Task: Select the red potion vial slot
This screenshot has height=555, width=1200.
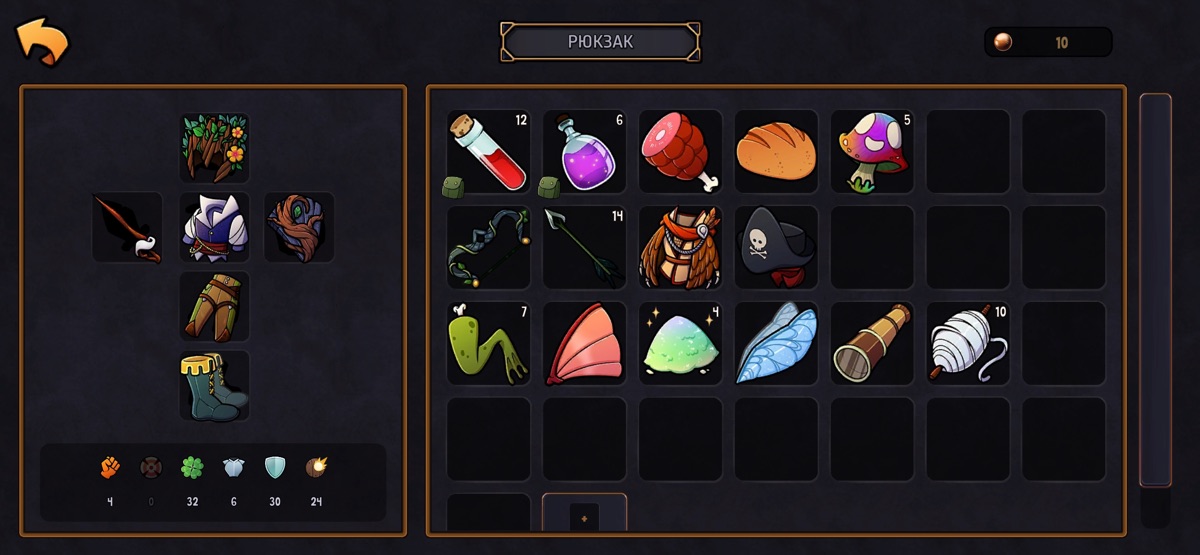Action: [488, 151]
